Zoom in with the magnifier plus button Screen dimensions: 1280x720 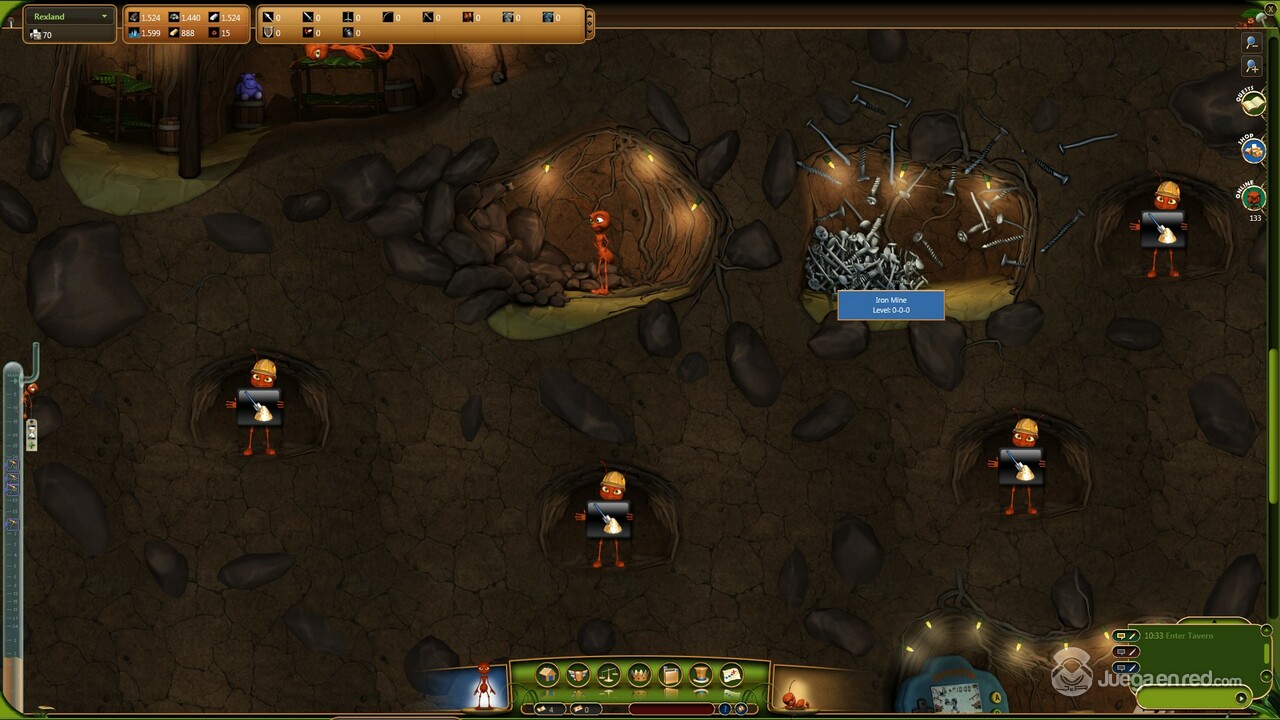1251,67
